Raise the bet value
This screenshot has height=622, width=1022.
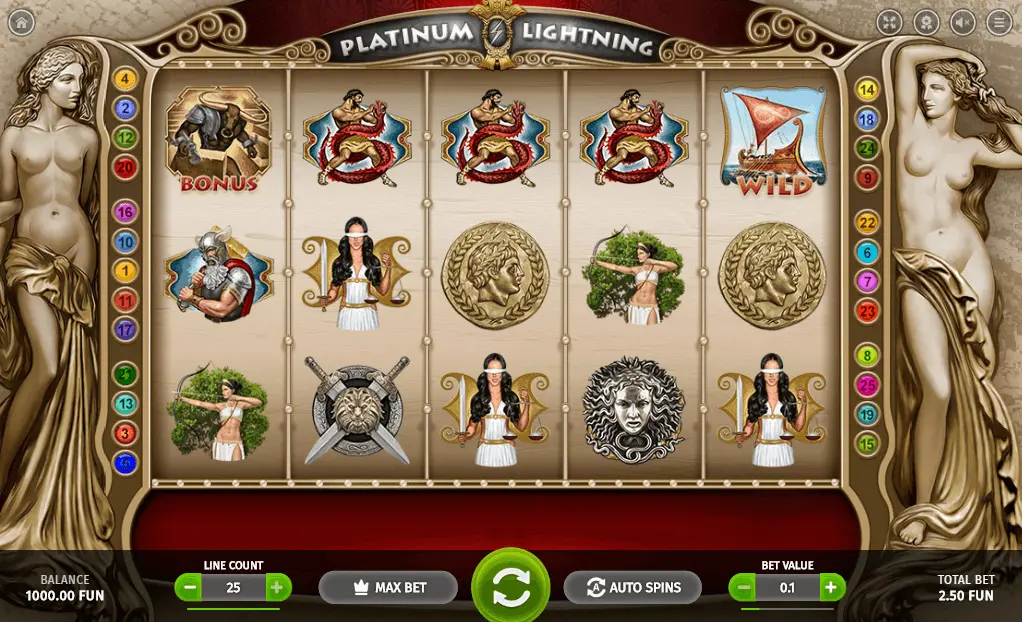[832, 587]
